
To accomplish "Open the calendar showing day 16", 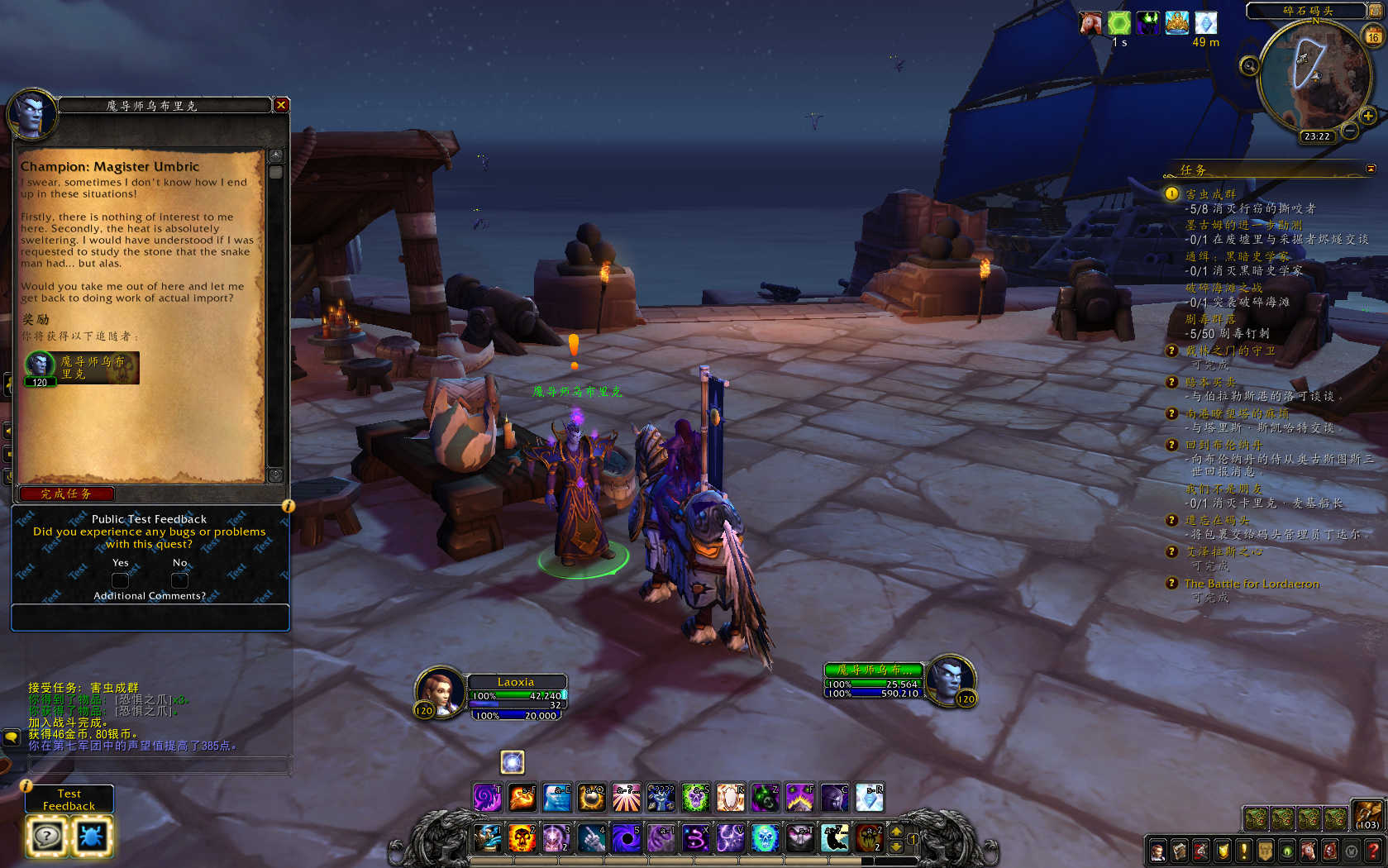I will [x=1372, y=36].
